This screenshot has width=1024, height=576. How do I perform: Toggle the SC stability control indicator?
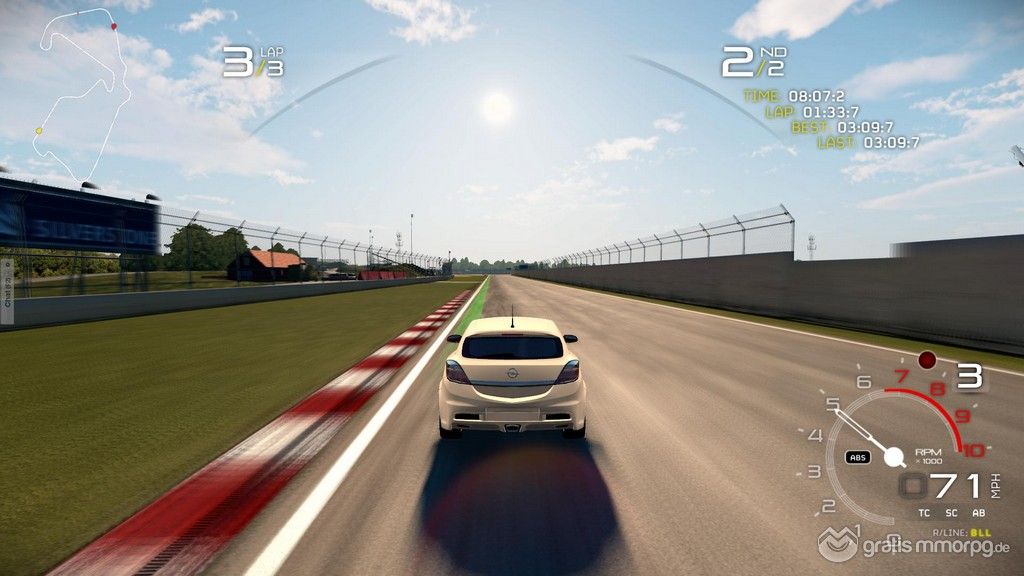[x=950, y=513]
